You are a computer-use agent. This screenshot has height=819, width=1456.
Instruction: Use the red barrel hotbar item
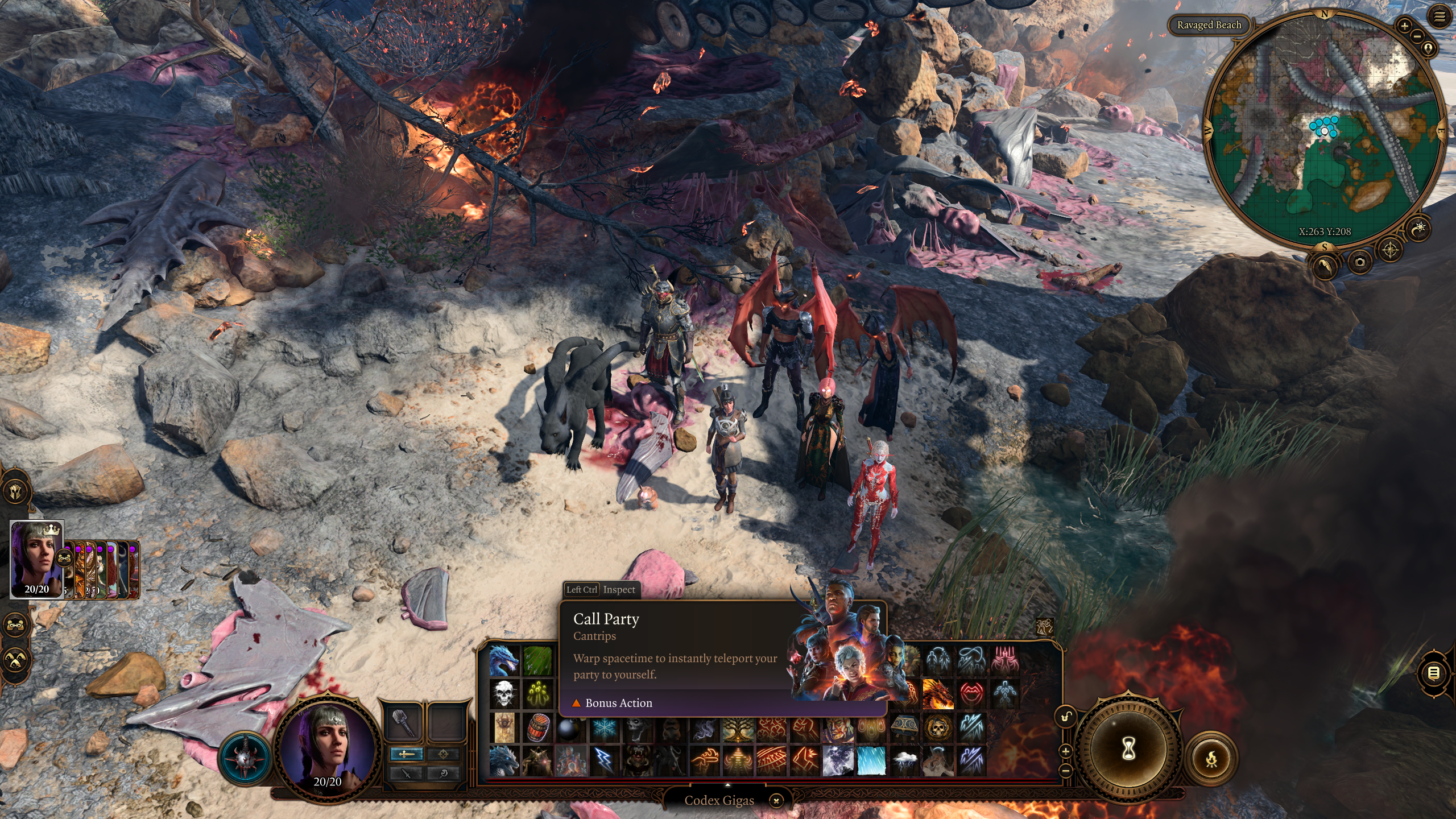pos(537,728)
